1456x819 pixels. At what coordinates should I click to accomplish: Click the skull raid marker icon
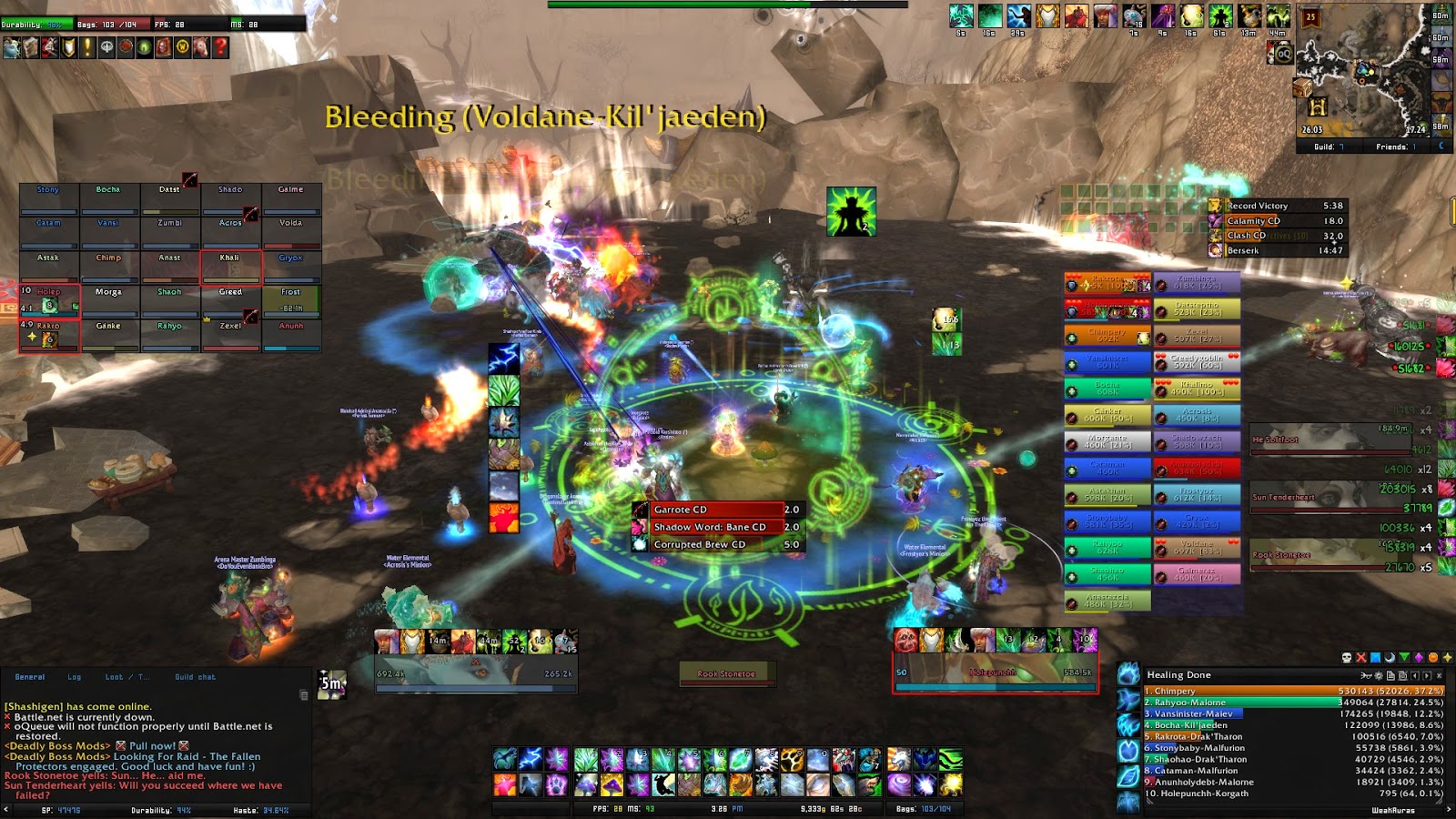[1346, 657]
